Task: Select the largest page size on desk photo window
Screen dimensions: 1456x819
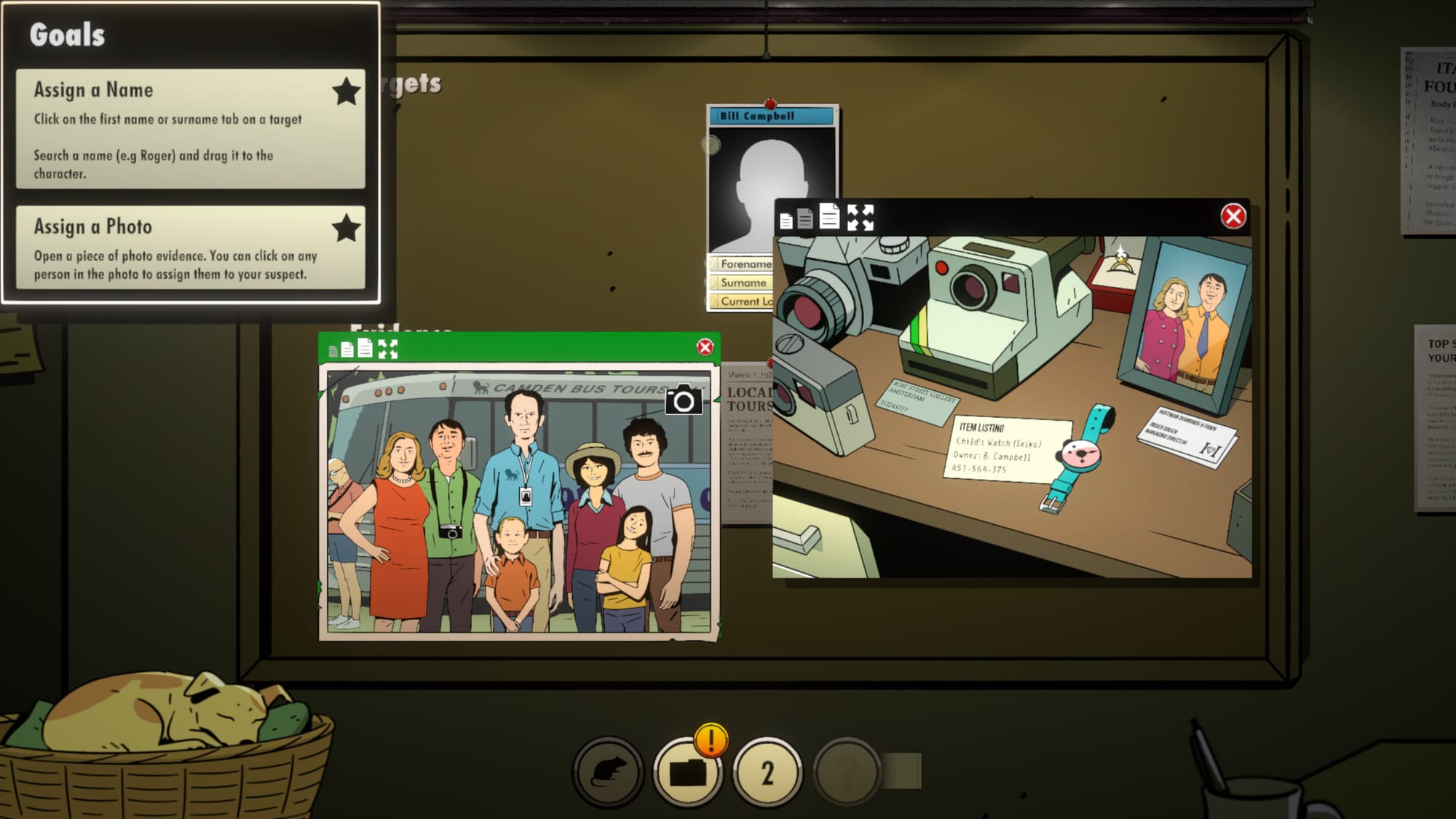Action: coord(829,216)
